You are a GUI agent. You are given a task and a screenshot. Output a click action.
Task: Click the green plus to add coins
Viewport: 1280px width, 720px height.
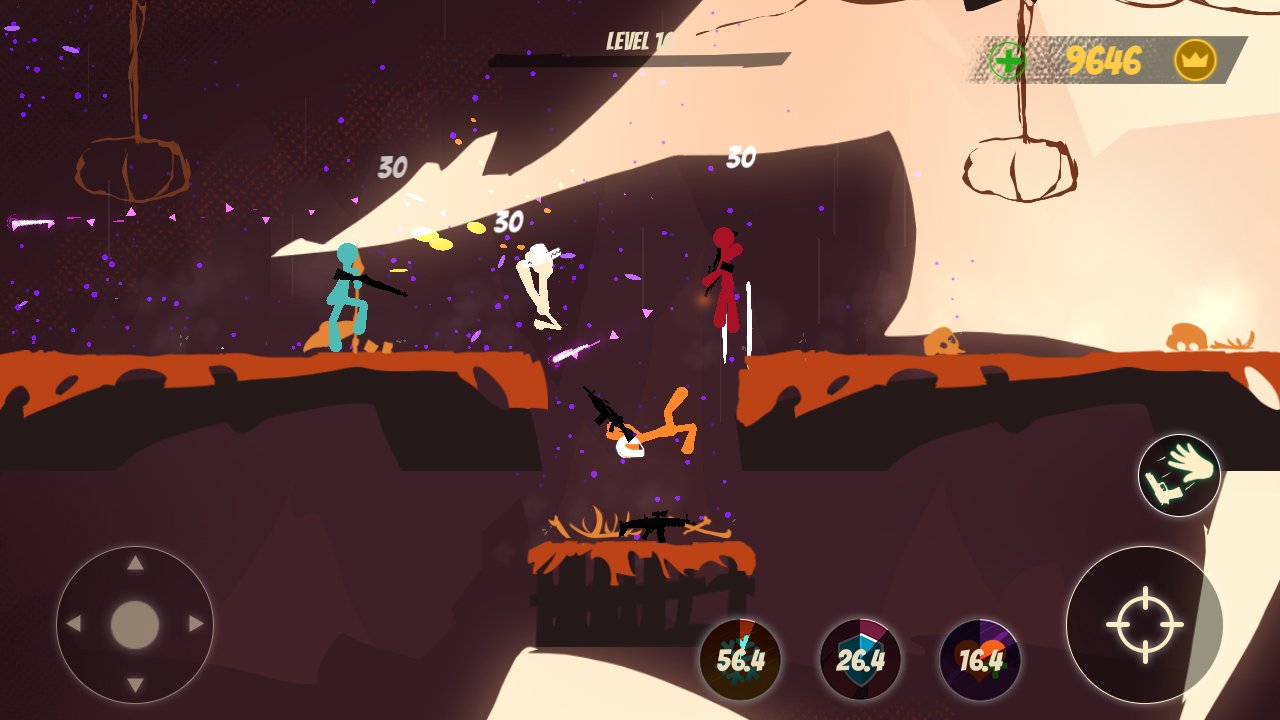(x=1007, y=61)
